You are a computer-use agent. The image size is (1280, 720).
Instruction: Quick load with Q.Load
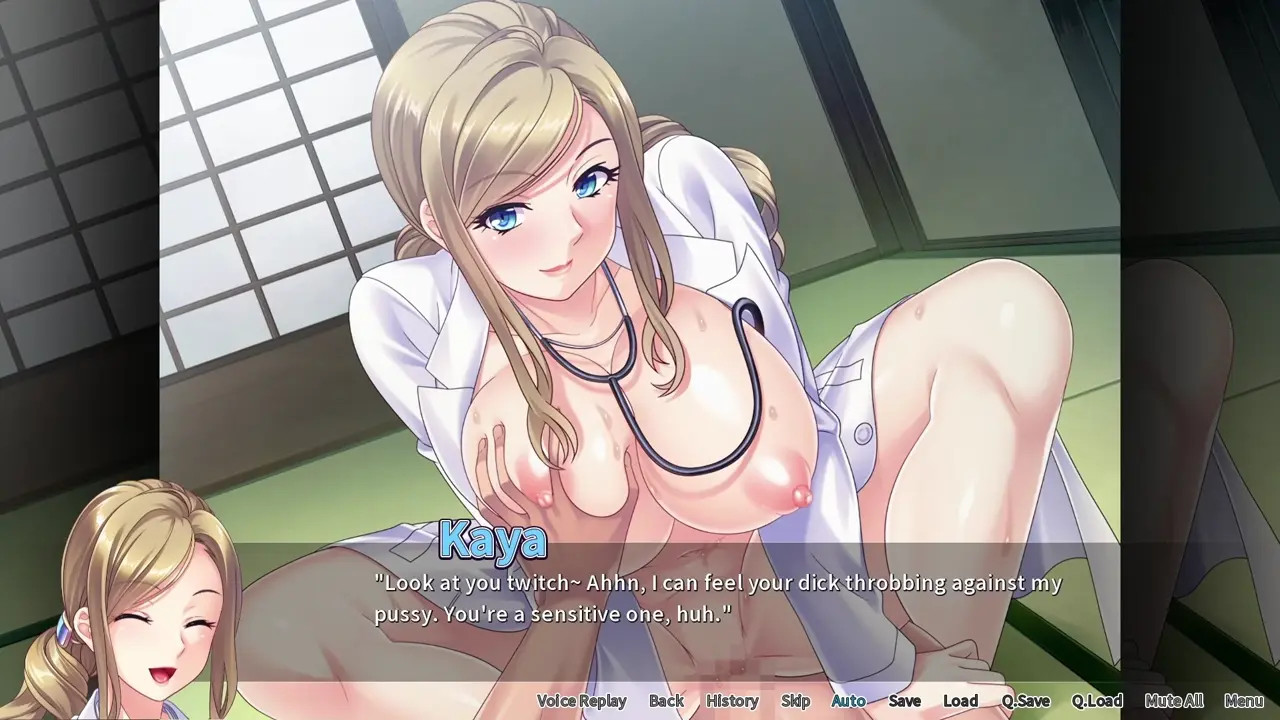1097,701
